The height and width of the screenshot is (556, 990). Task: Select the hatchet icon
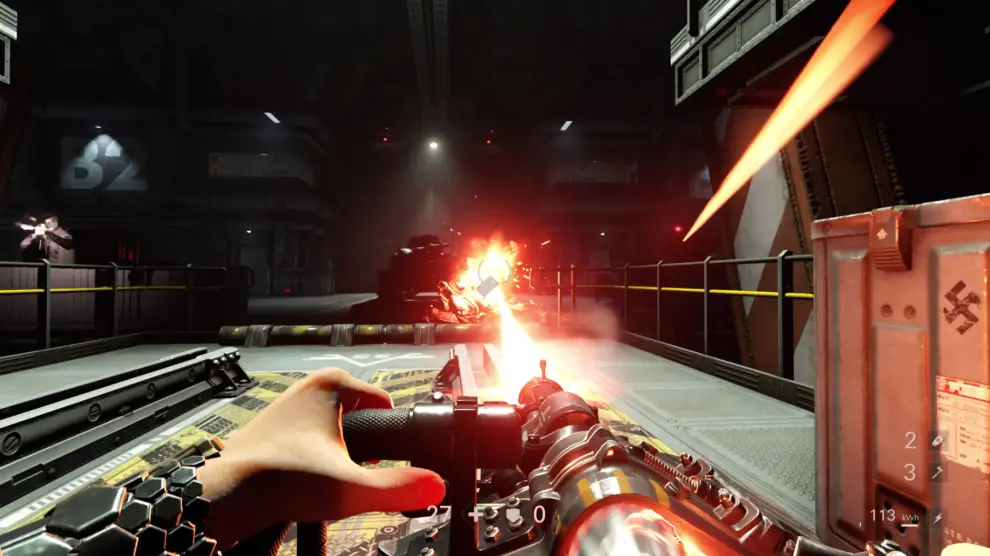pyautogui.click(x=937, y=472)
